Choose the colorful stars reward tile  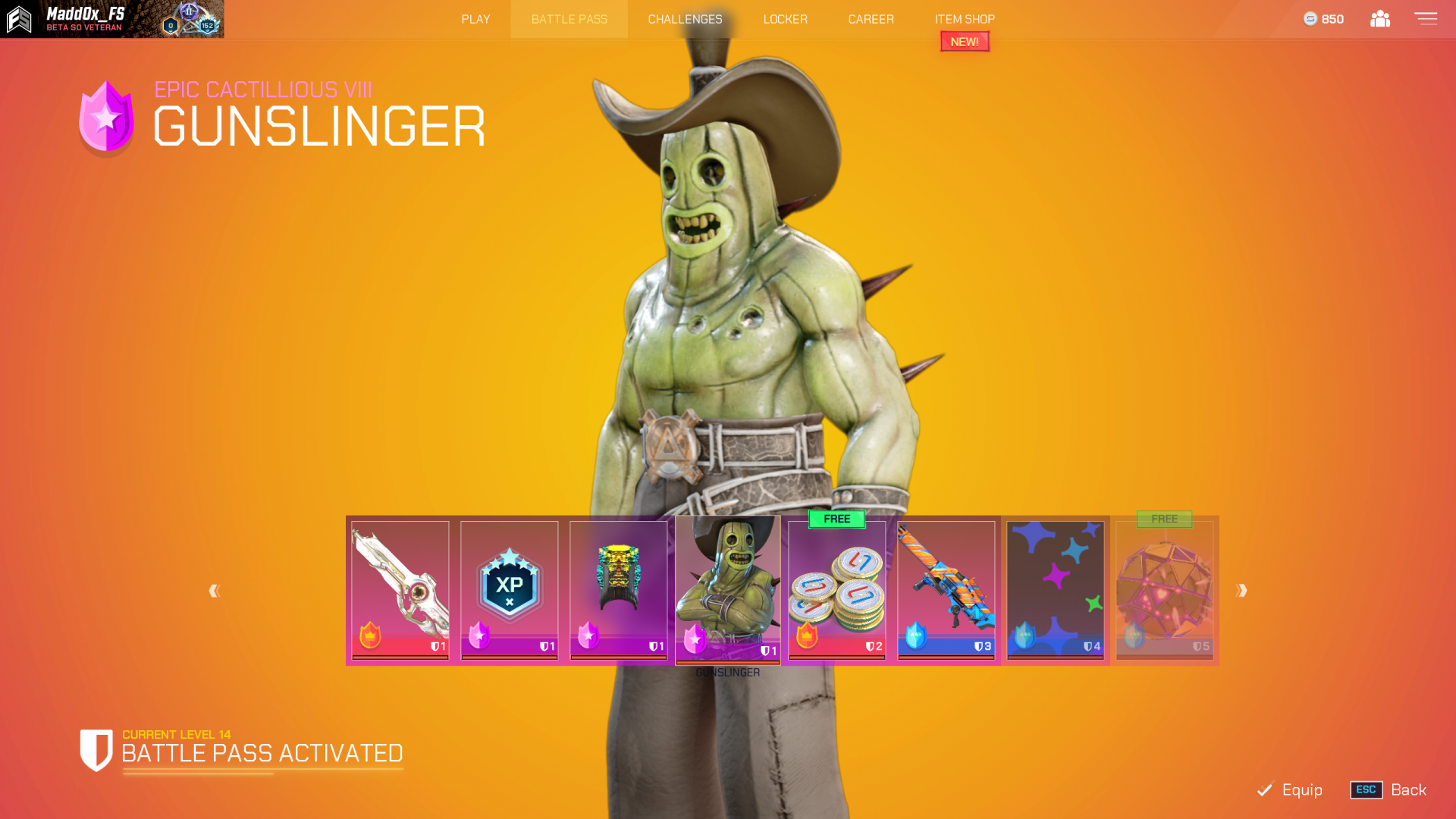point(1056,590)
